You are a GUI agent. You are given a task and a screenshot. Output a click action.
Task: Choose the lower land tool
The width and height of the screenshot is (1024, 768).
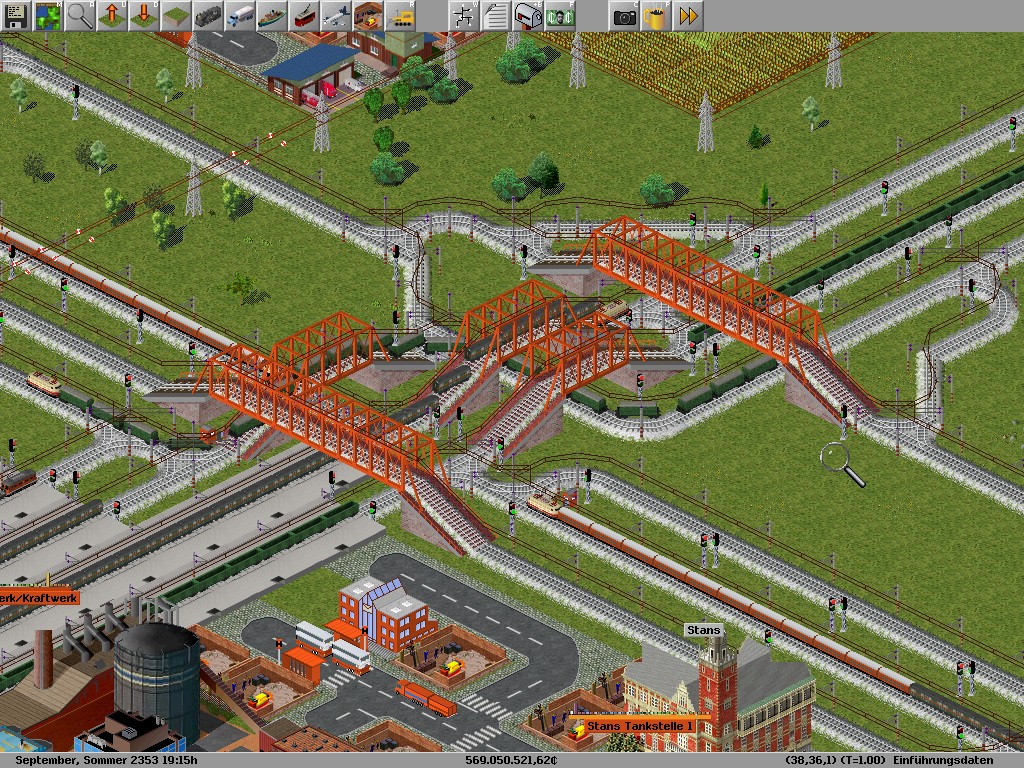(144, 16)
